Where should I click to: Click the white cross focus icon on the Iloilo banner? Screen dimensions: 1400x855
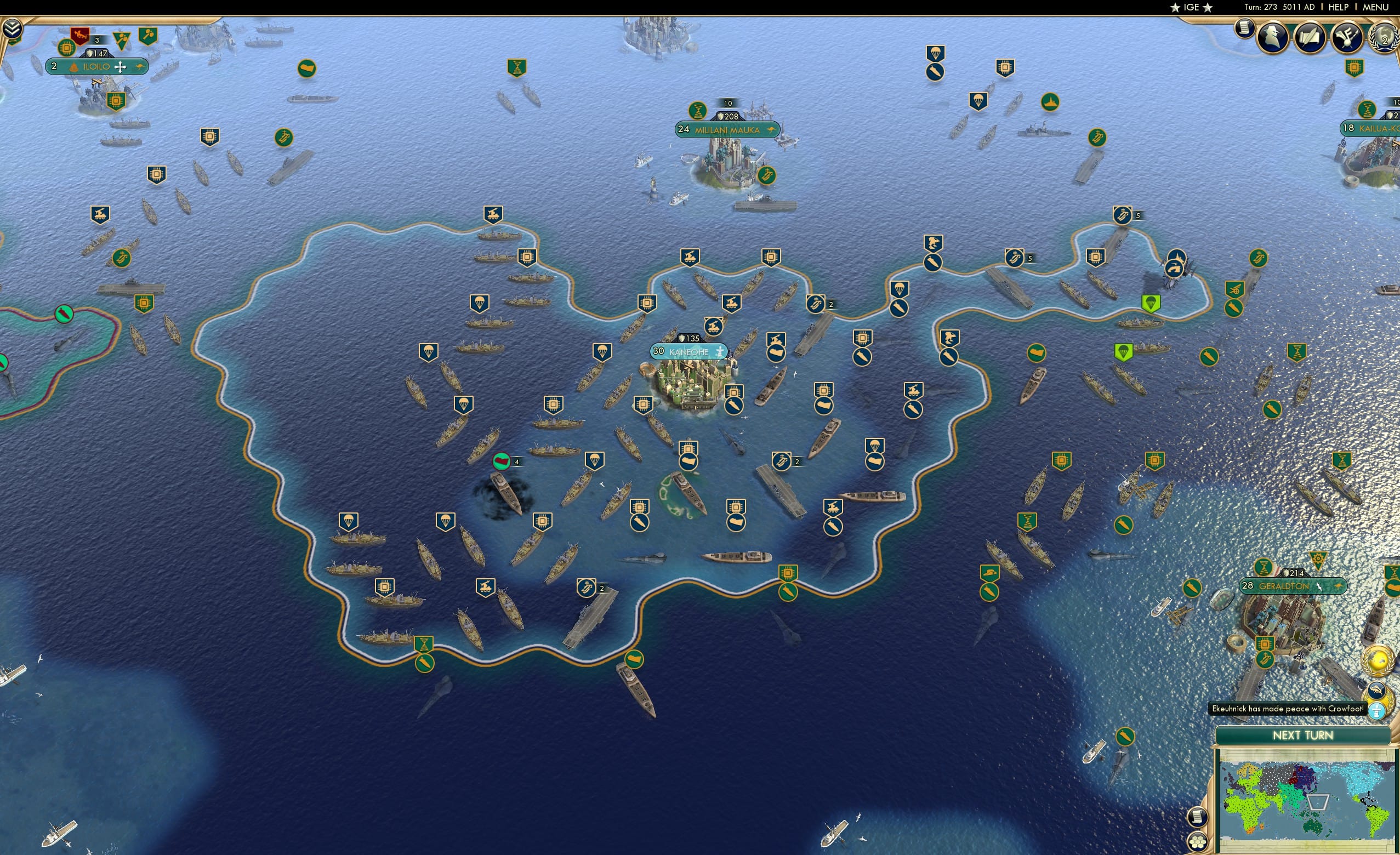click(x=120, y=66)
